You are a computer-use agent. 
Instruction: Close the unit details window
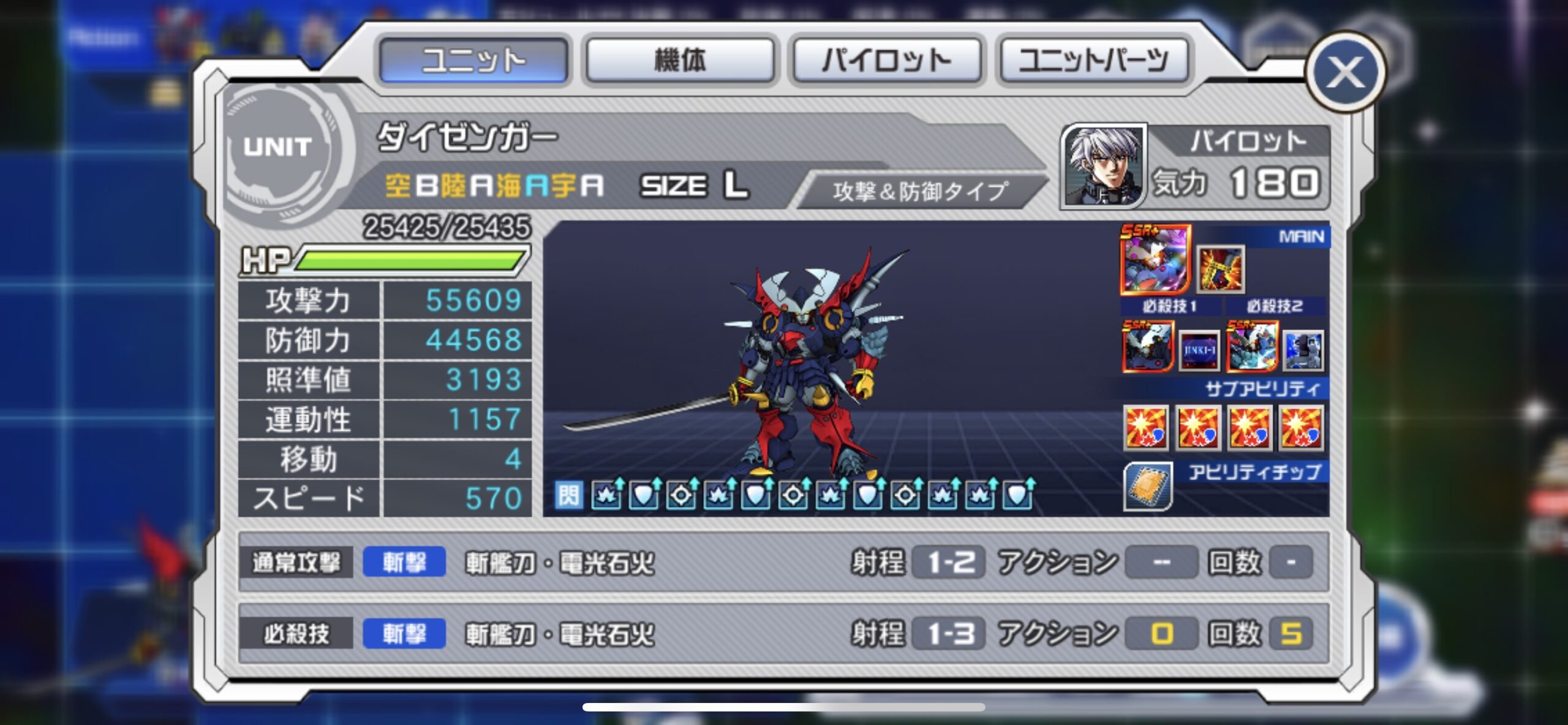1345,72
